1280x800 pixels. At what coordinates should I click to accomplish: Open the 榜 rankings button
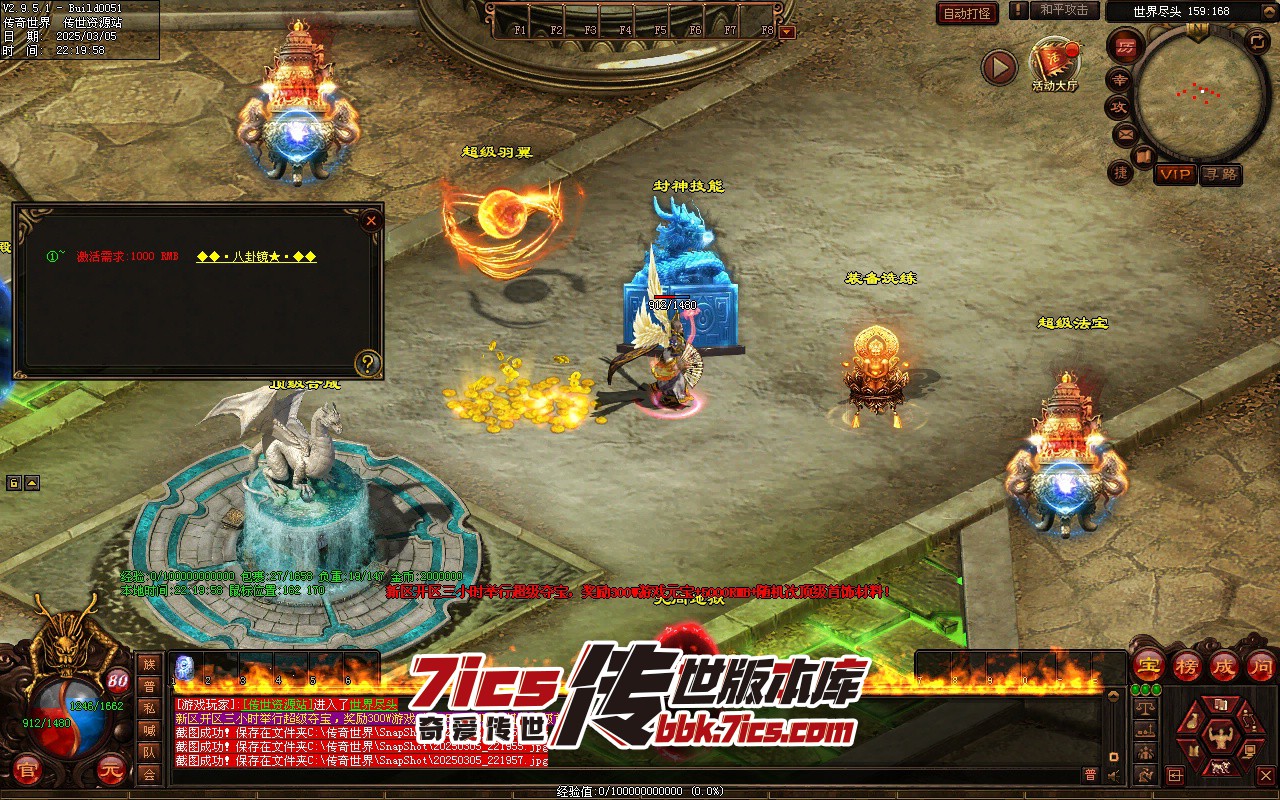(x=1186, y=665)
